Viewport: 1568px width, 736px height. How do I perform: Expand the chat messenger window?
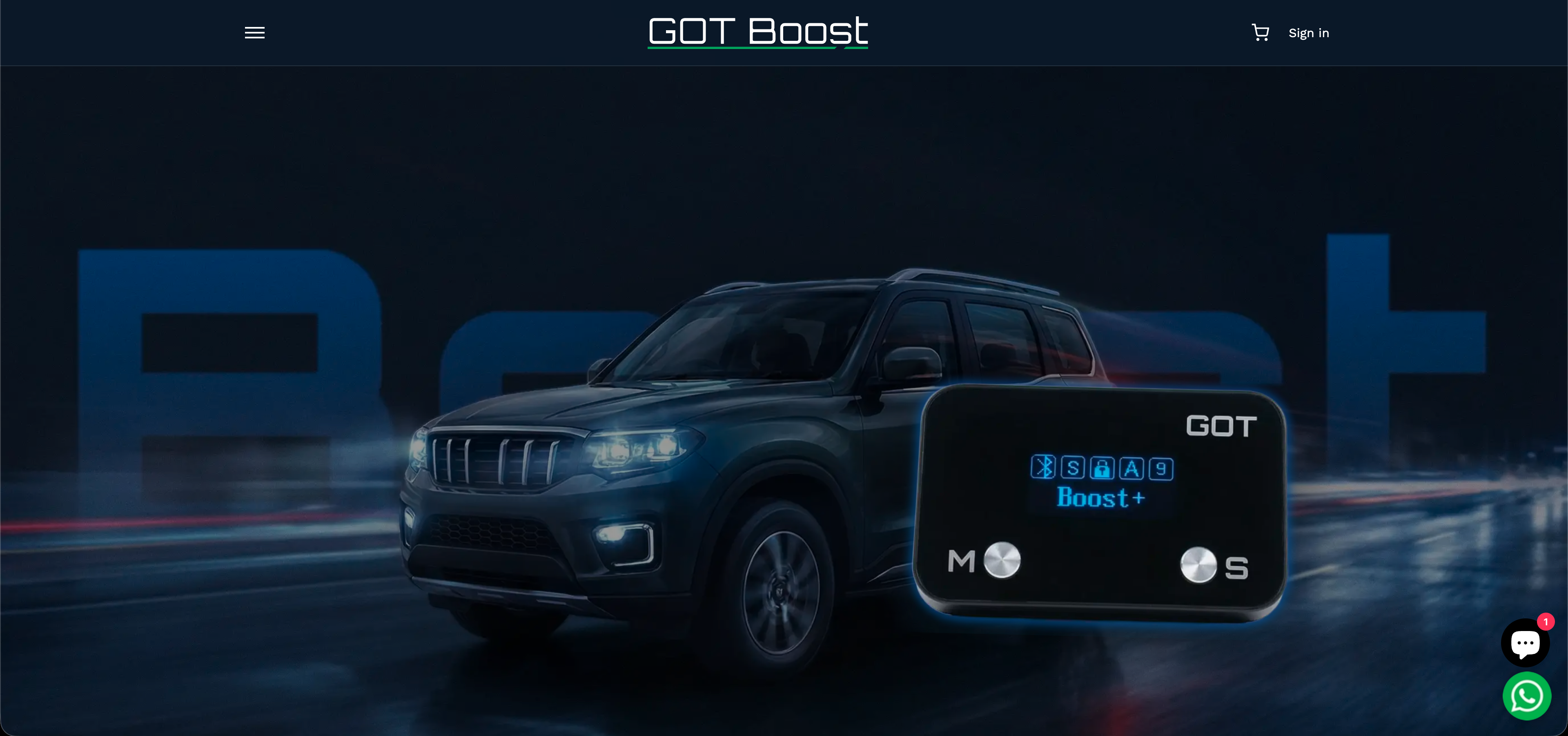click(x=1526, y=642)
